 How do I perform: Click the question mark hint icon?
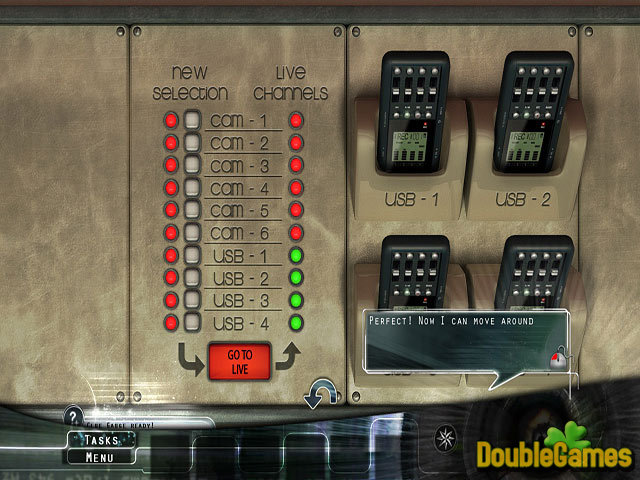(x=72, y=416)
